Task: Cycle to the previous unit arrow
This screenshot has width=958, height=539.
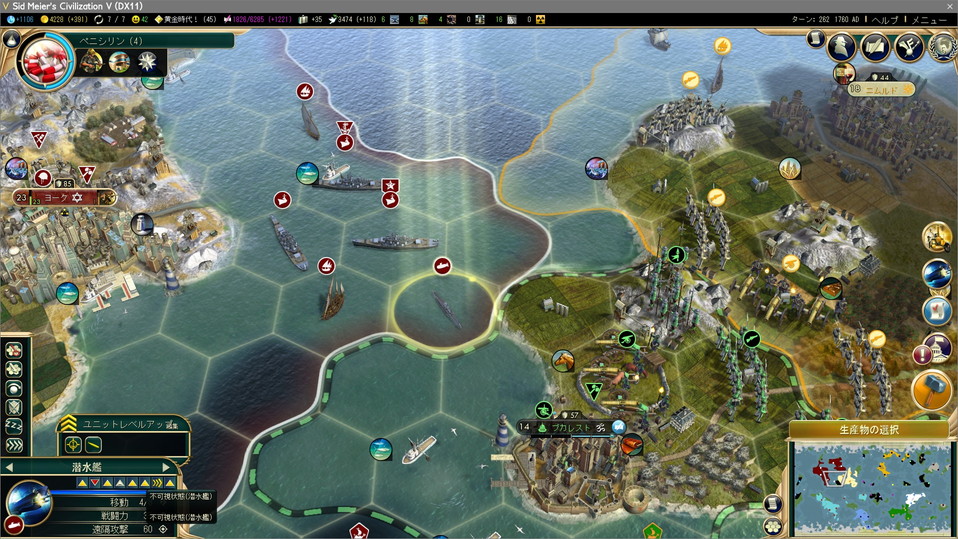Action: (x=9, y=467)
